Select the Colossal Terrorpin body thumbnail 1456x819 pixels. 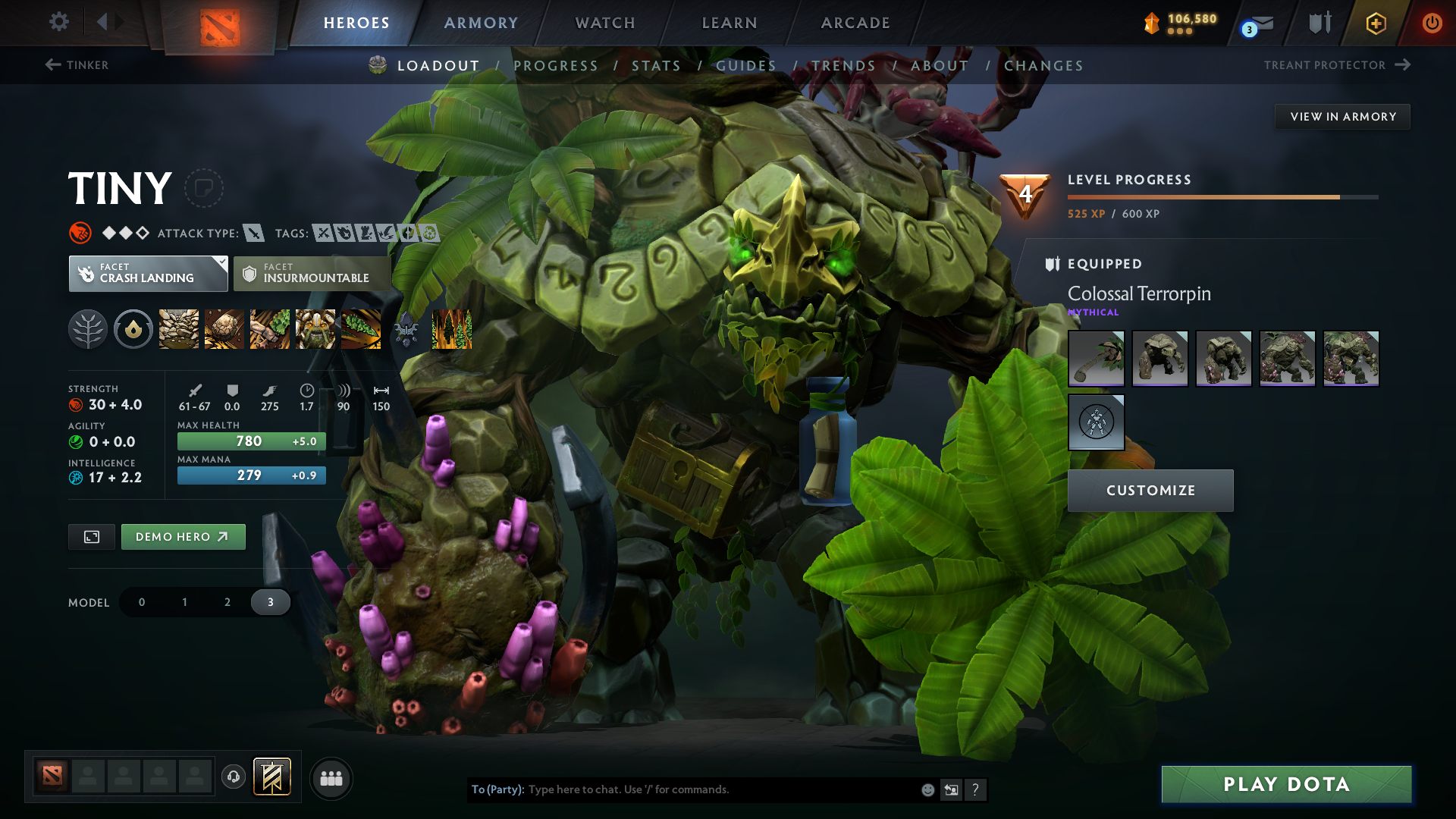tap(1160, 358)
